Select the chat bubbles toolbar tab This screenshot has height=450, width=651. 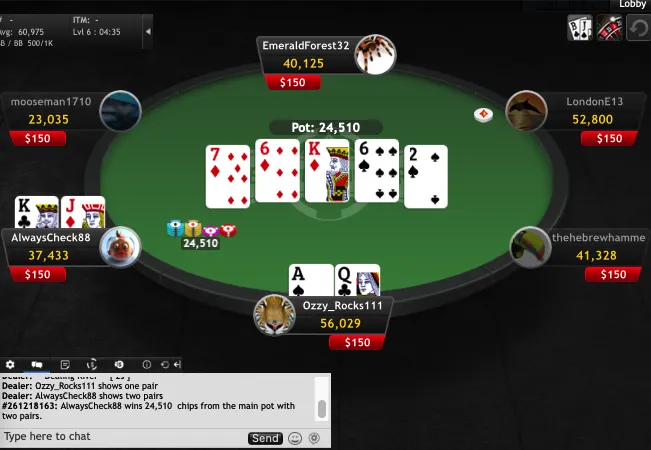37,365
